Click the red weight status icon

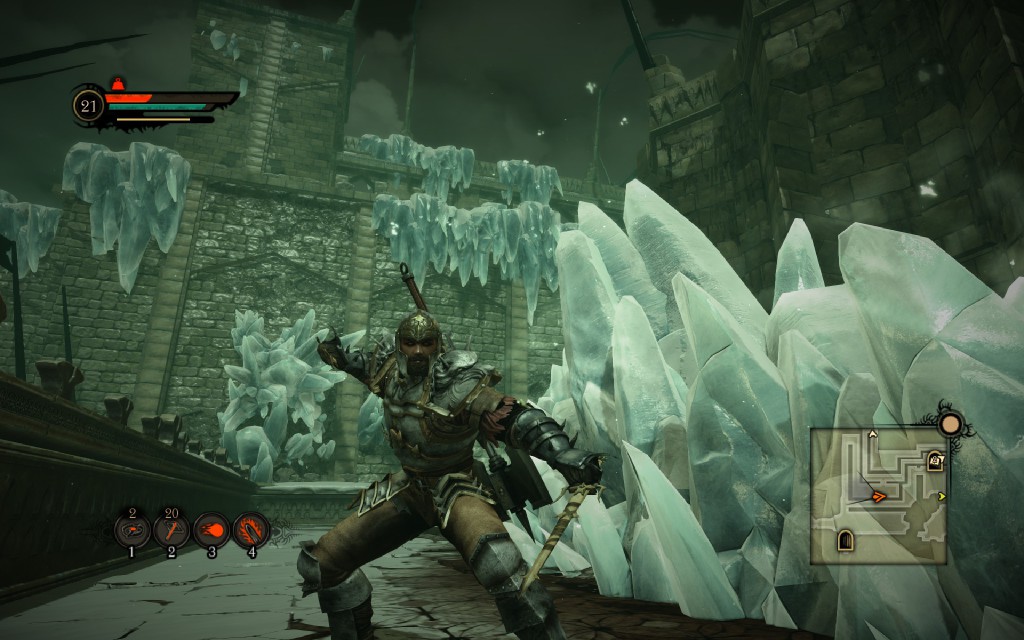click(119, 83)
